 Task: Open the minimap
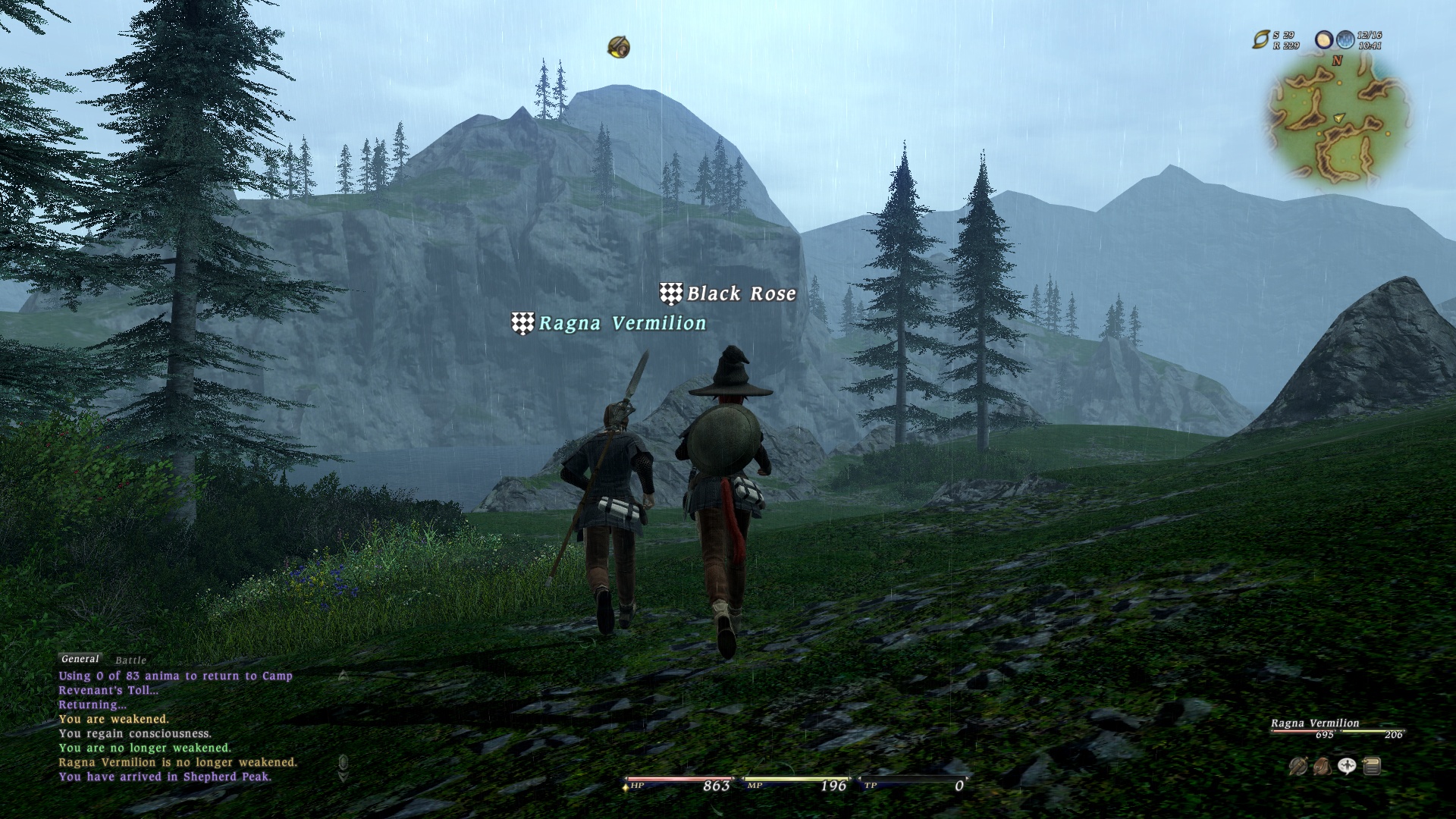pyautogui.click(x=1338, y=120)
